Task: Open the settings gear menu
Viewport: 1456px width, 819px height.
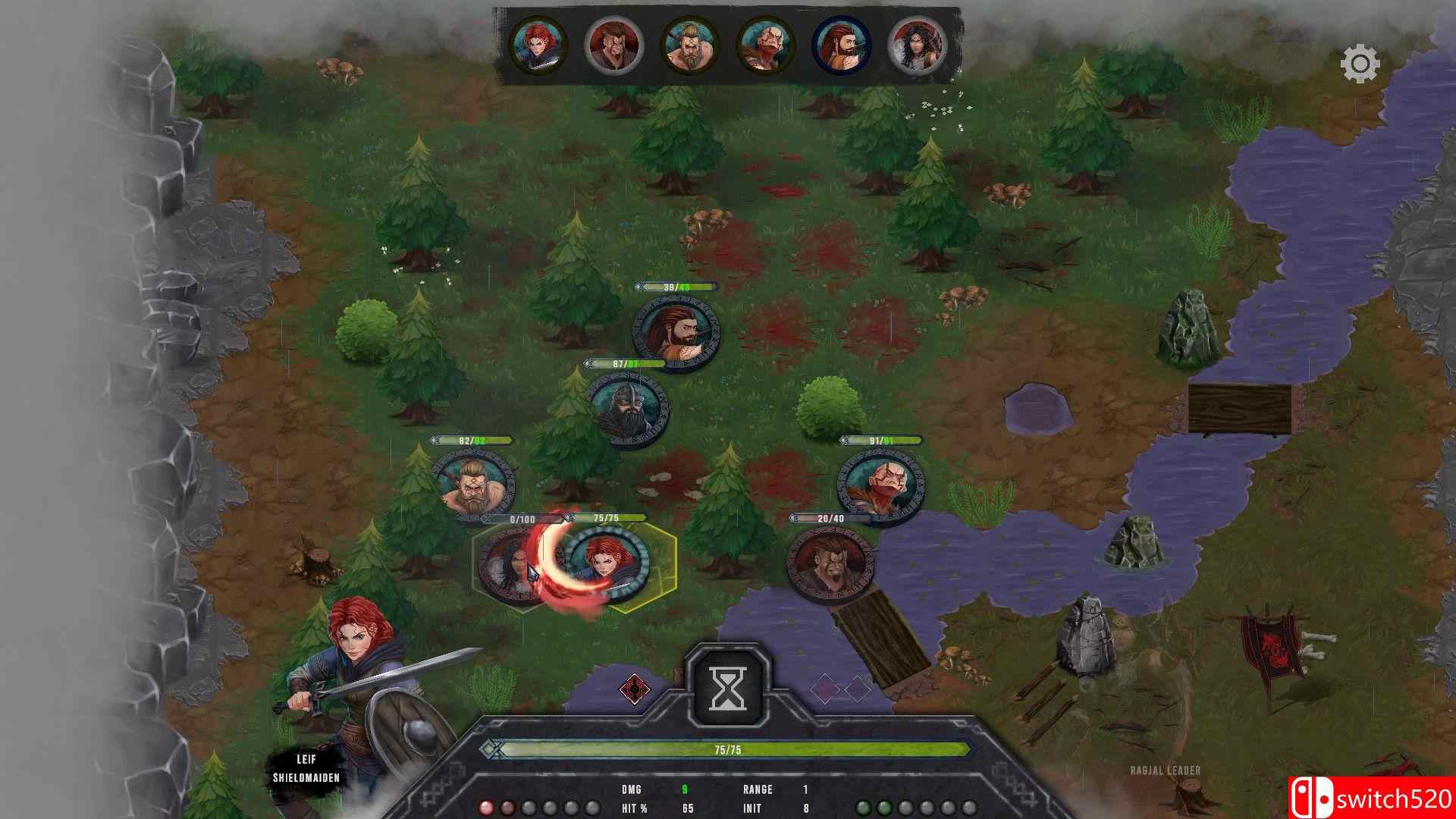Action: tap(1360, 64)
